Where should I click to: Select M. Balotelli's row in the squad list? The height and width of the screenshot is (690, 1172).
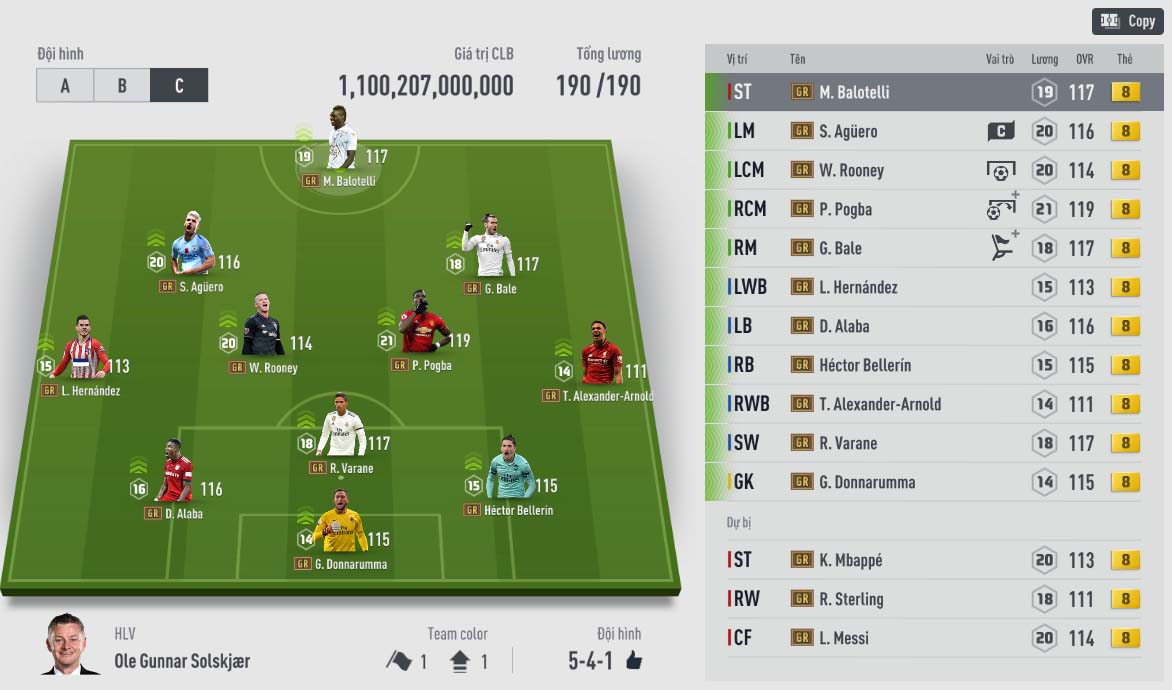[925, 92]
